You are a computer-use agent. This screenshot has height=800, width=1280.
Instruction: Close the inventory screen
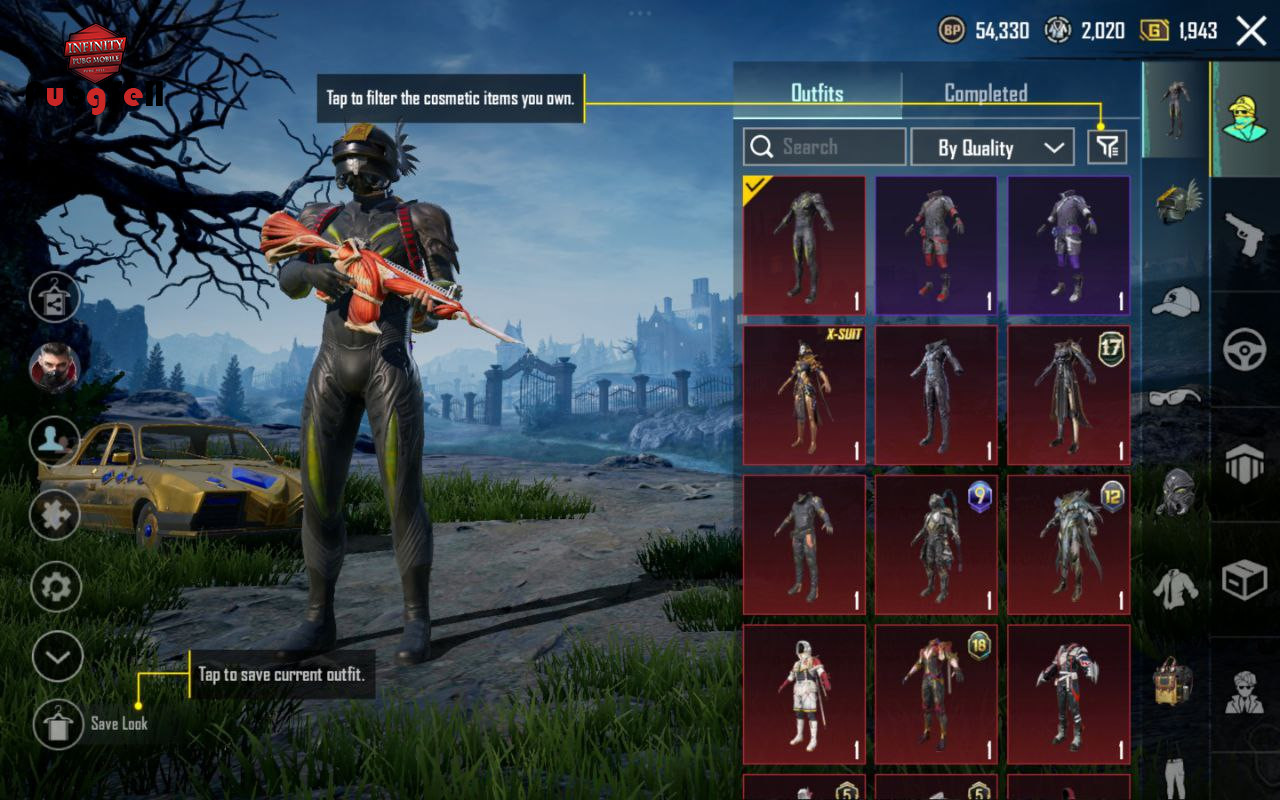1251,31
